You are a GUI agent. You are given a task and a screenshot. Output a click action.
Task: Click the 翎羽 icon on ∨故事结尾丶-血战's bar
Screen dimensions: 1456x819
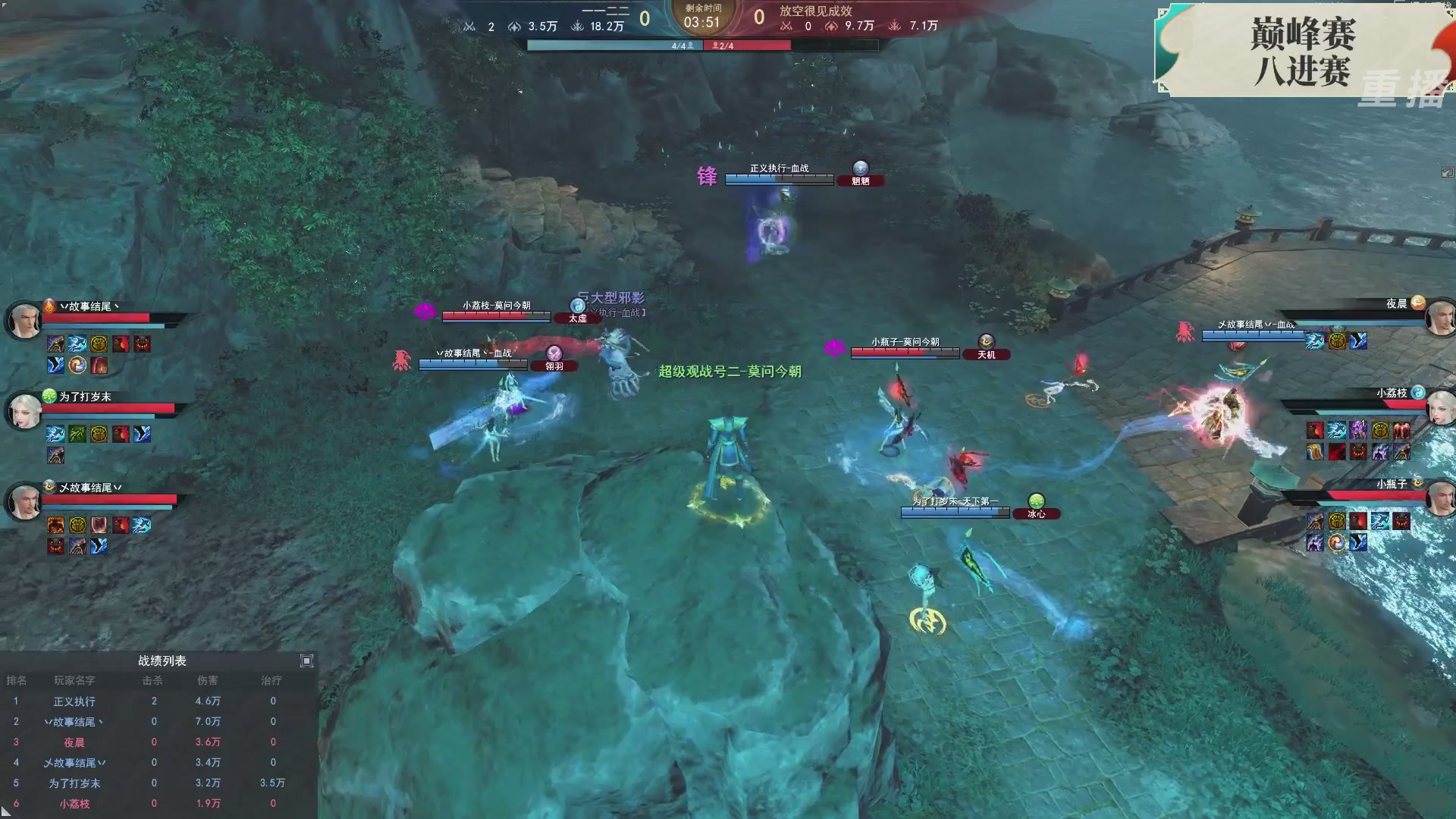tap(556, 355)
